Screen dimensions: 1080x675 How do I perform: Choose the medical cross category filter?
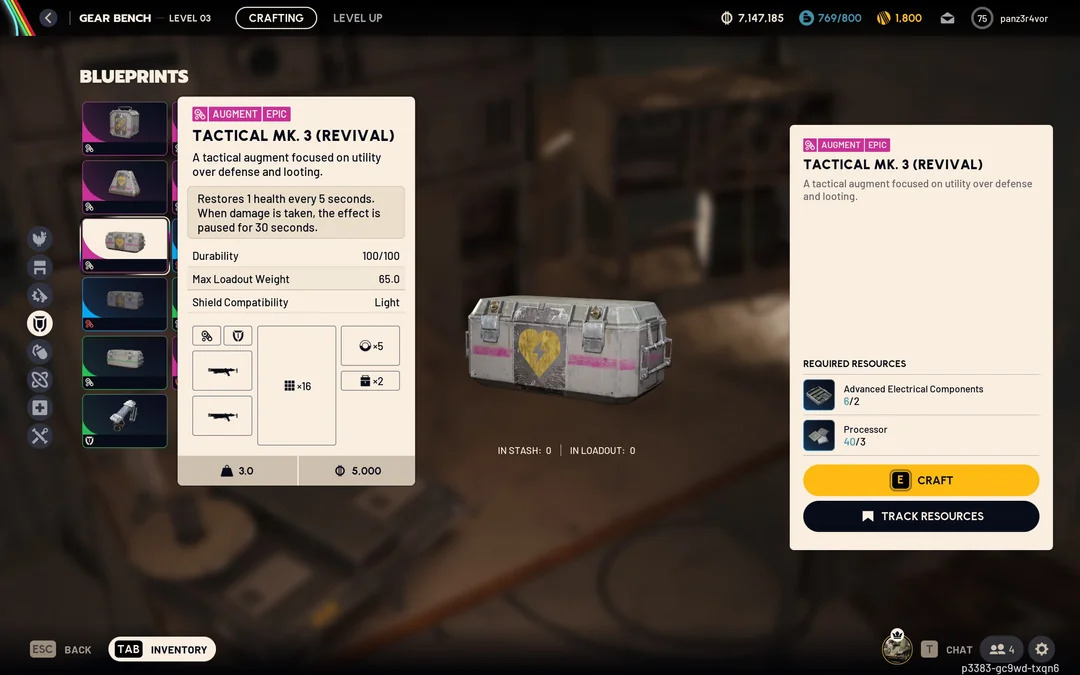(40, 408)
